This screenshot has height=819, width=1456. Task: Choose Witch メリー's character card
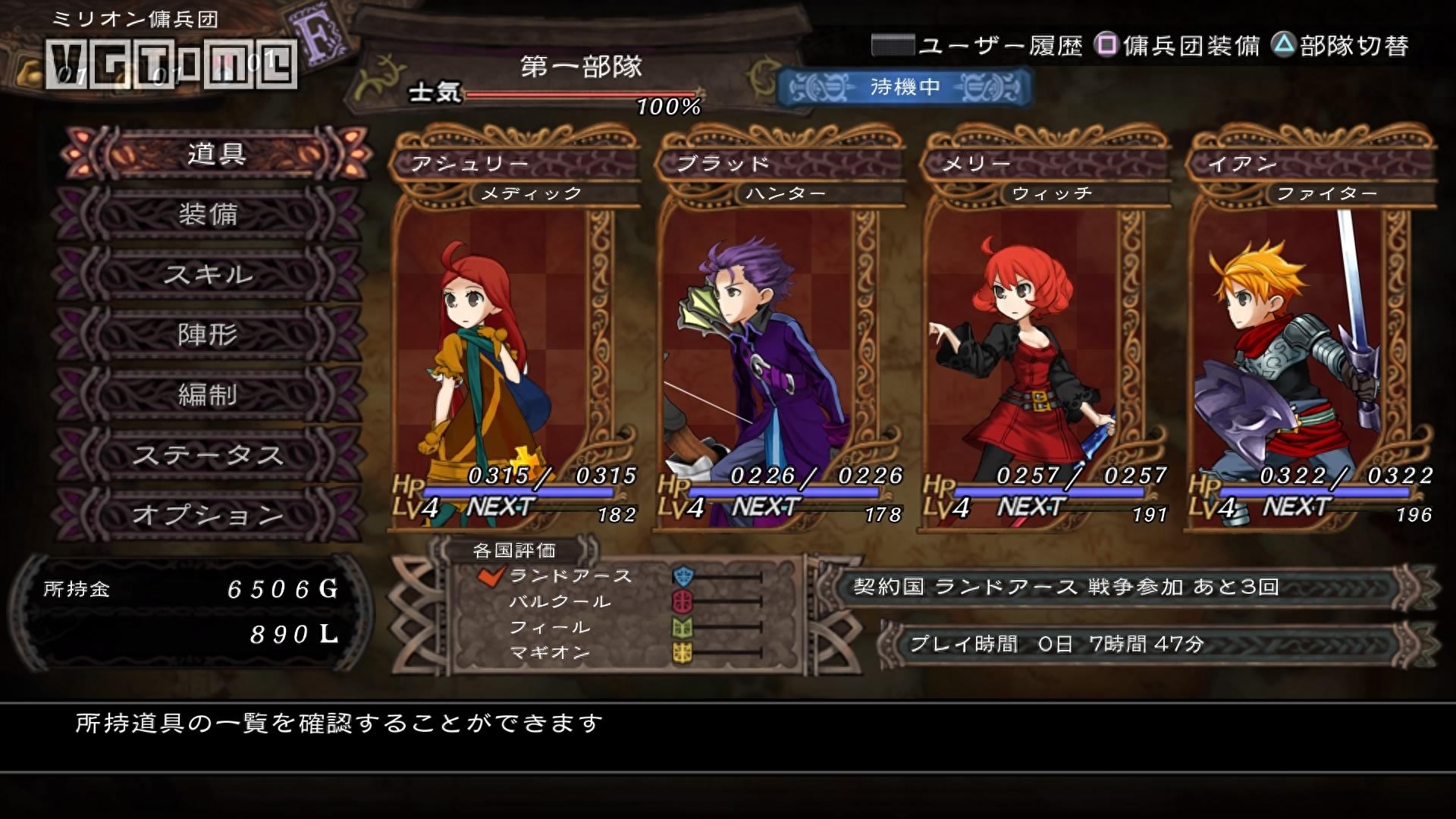pos(1045,334)
